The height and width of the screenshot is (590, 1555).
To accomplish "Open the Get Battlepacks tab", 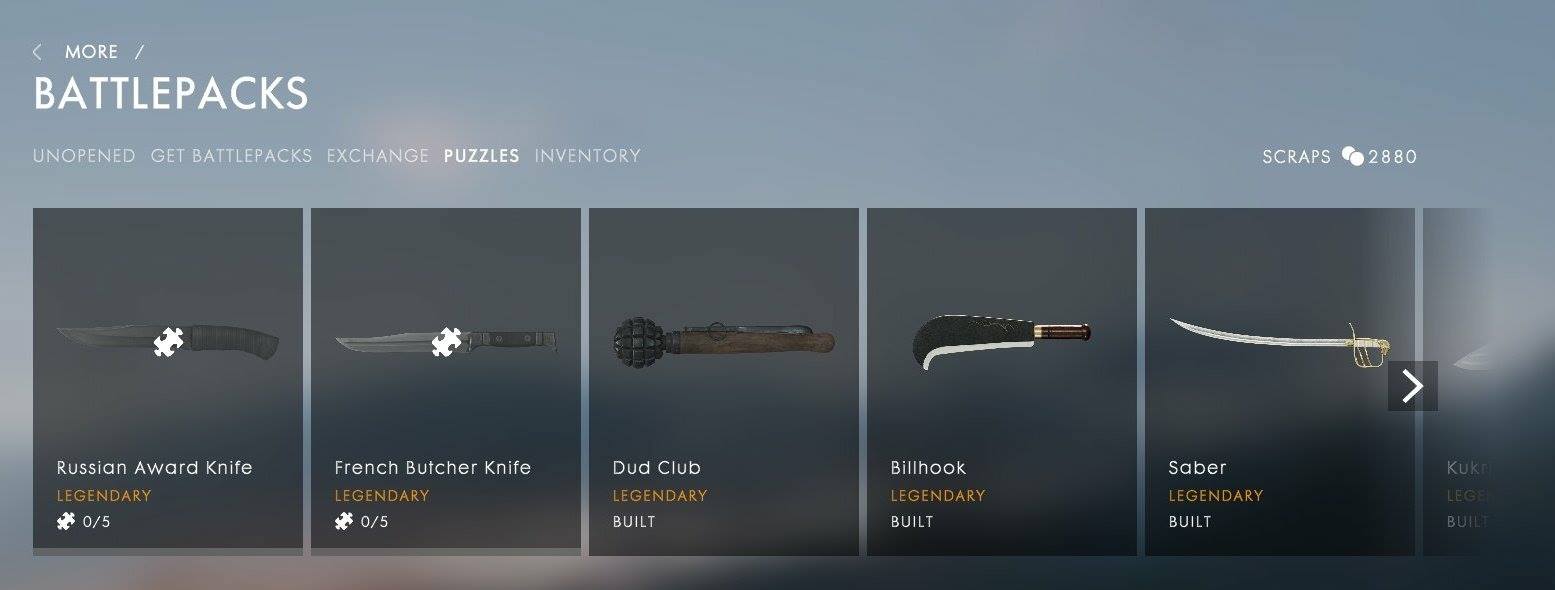I will coord(231,156).
